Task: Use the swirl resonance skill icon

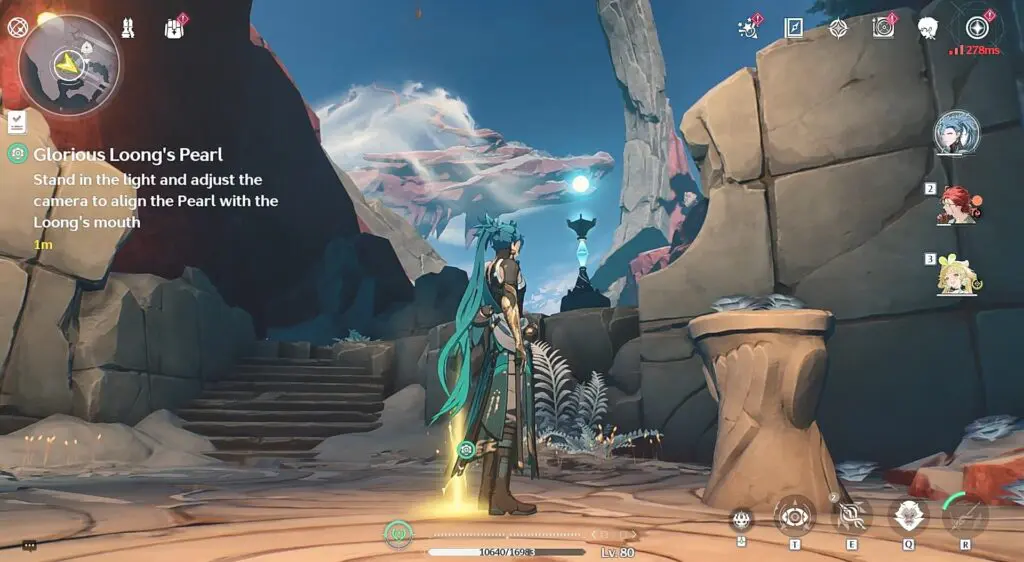Action: point(851,516)
